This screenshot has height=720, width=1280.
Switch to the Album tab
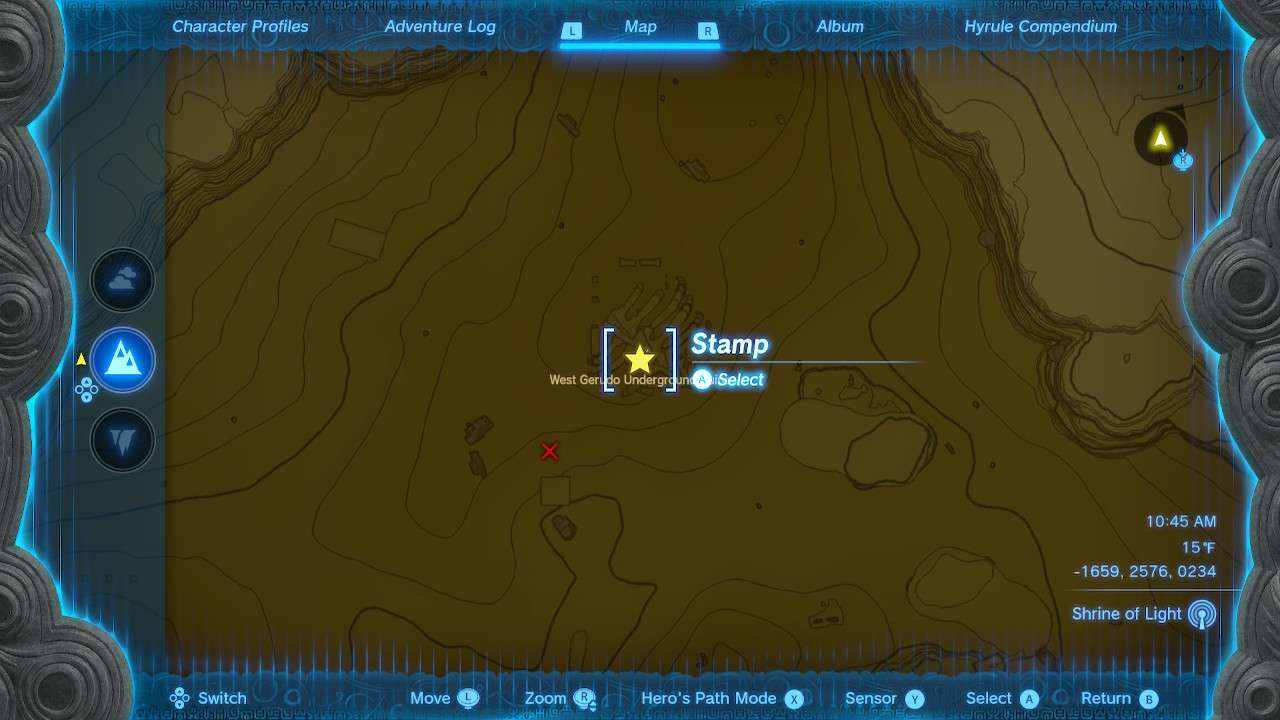[839, 27]
